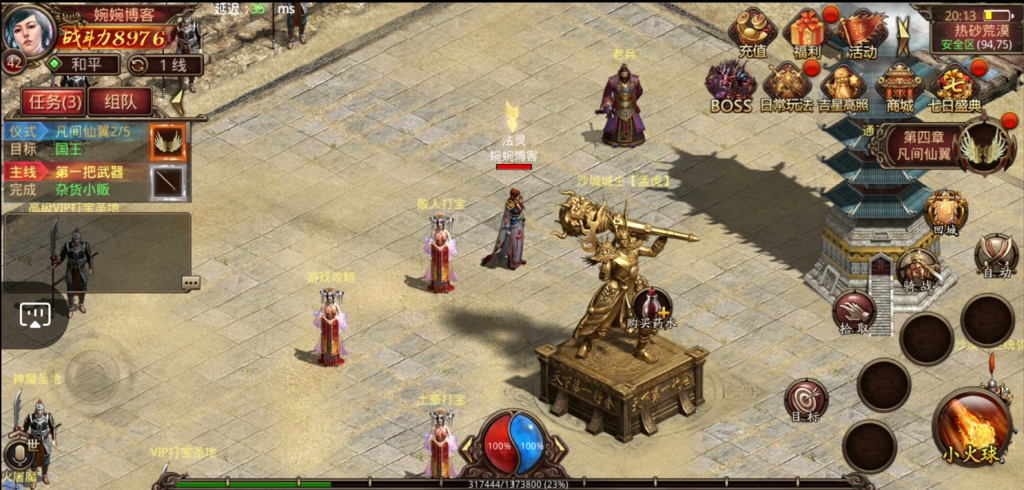
Task: Switch to the 组队 team tab
Action: tap(120, 101)
